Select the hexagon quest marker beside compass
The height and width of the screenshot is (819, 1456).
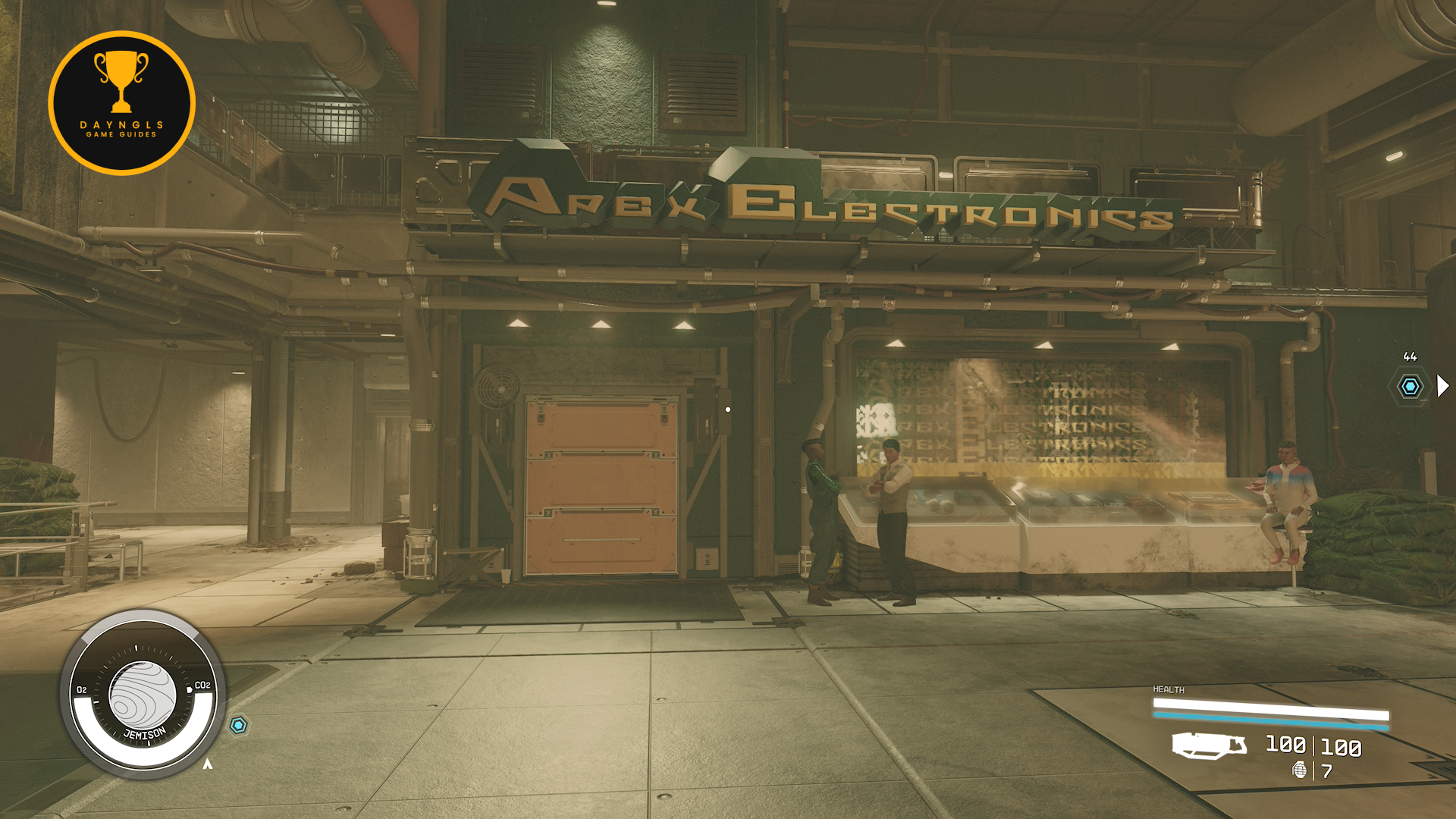(x=238, y=726)
